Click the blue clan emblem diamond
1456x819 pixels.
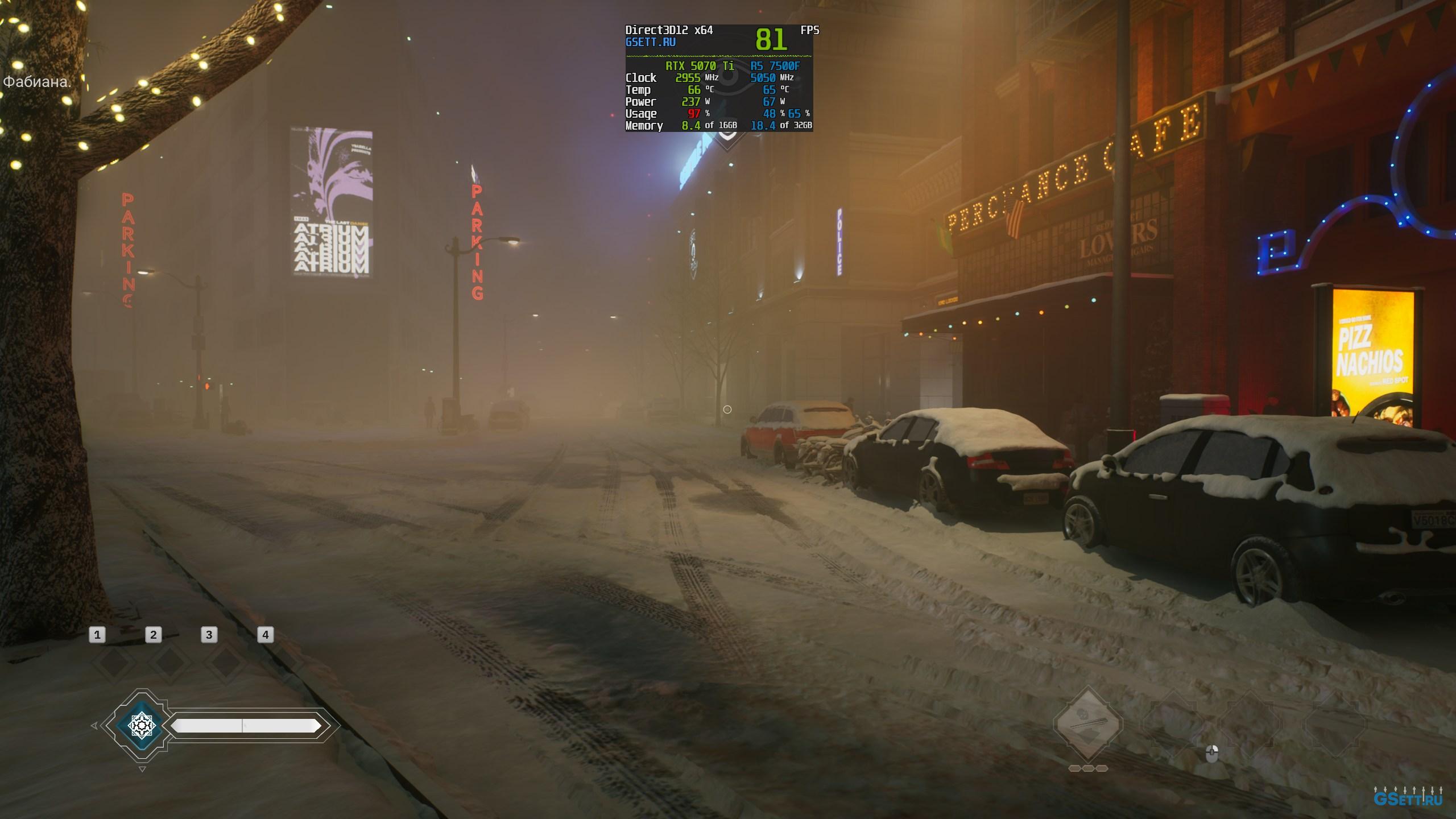142,725
